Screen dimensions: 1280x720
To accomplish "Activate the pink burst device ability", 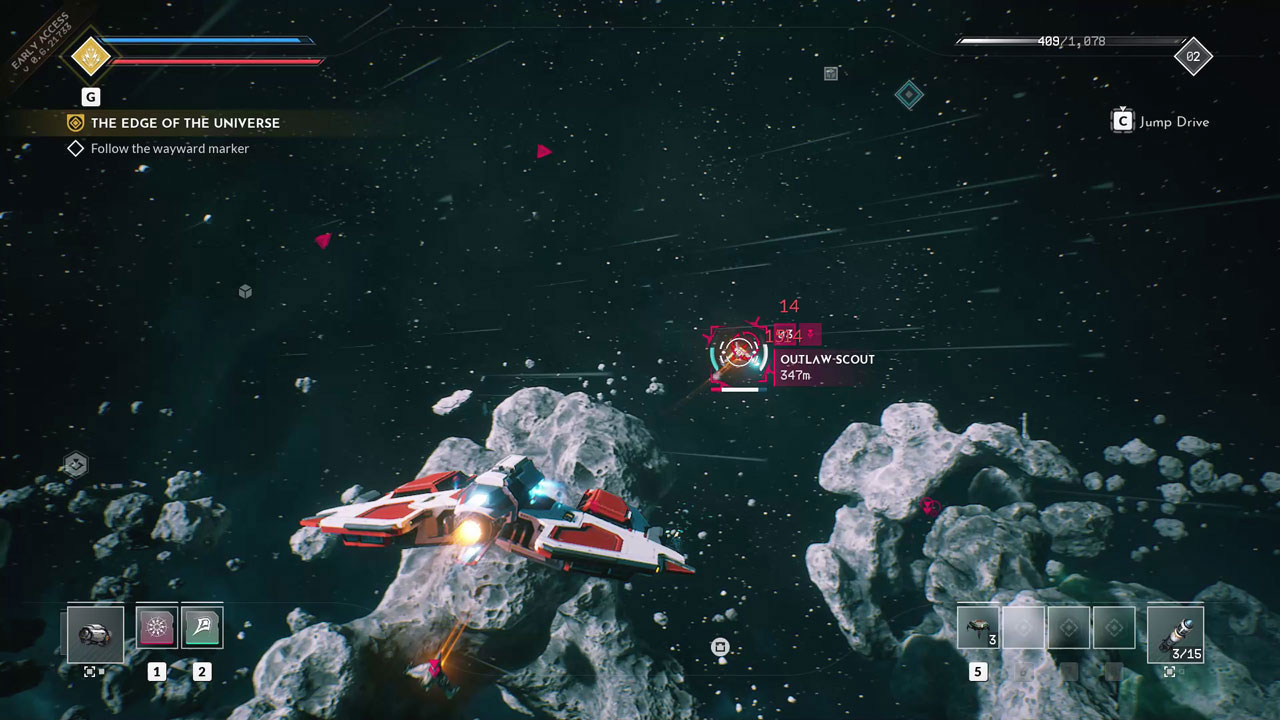I will [x=157, y=627].
